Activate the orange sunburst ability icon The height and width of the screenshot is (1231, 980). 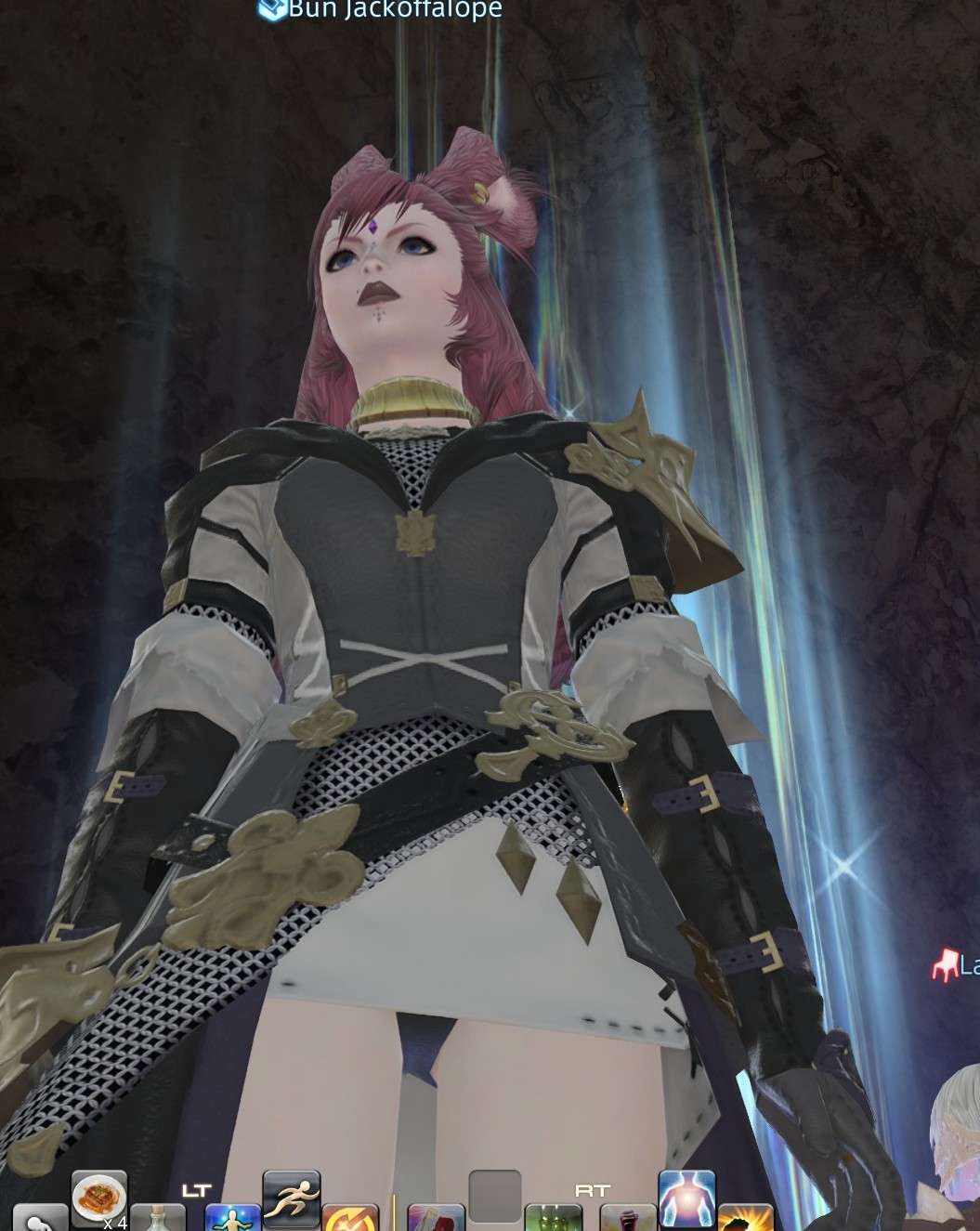coord(745,1218)
